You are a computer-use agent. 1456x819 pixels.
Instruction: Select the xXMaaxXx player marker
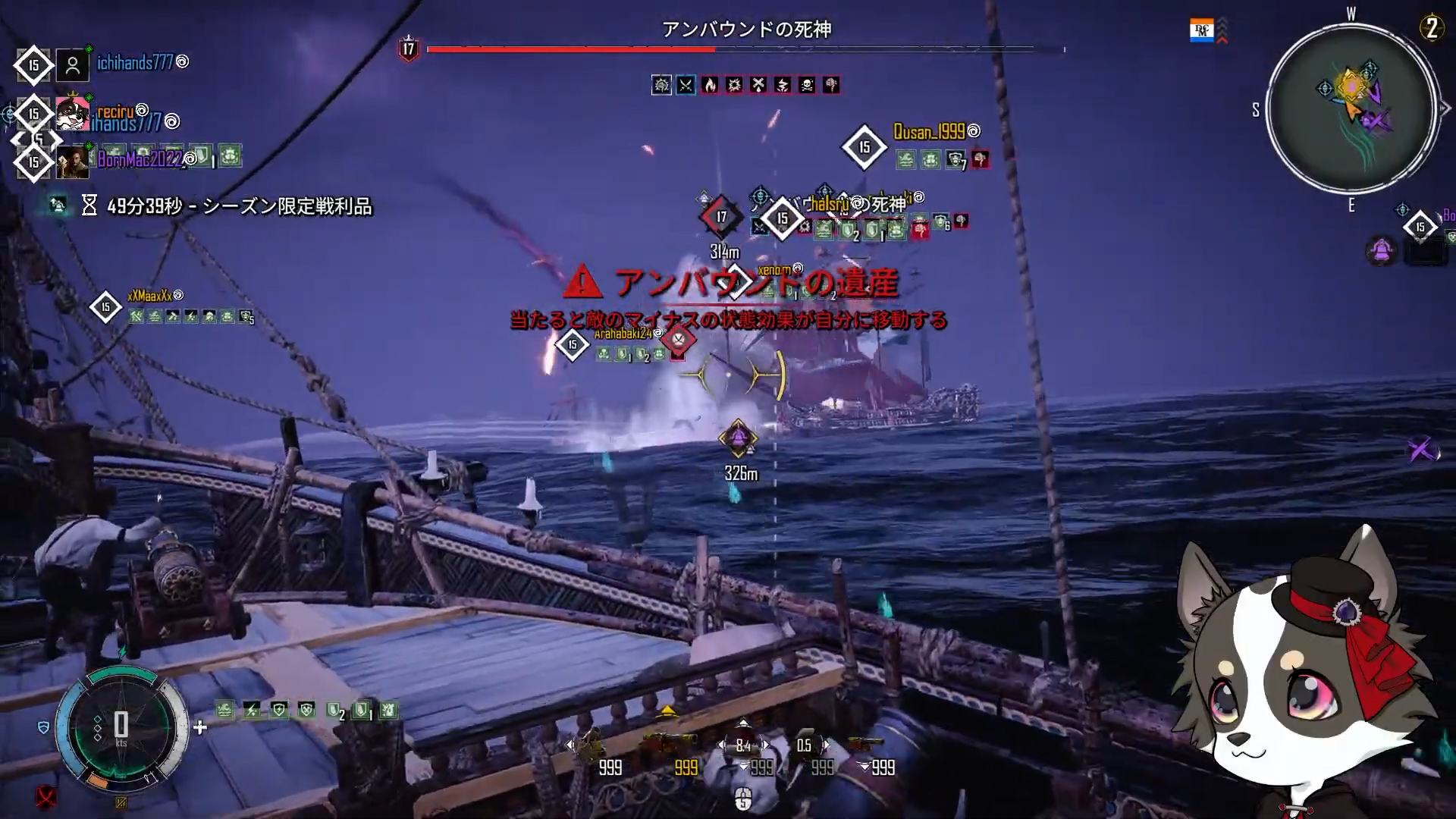[x=105, y=307]
